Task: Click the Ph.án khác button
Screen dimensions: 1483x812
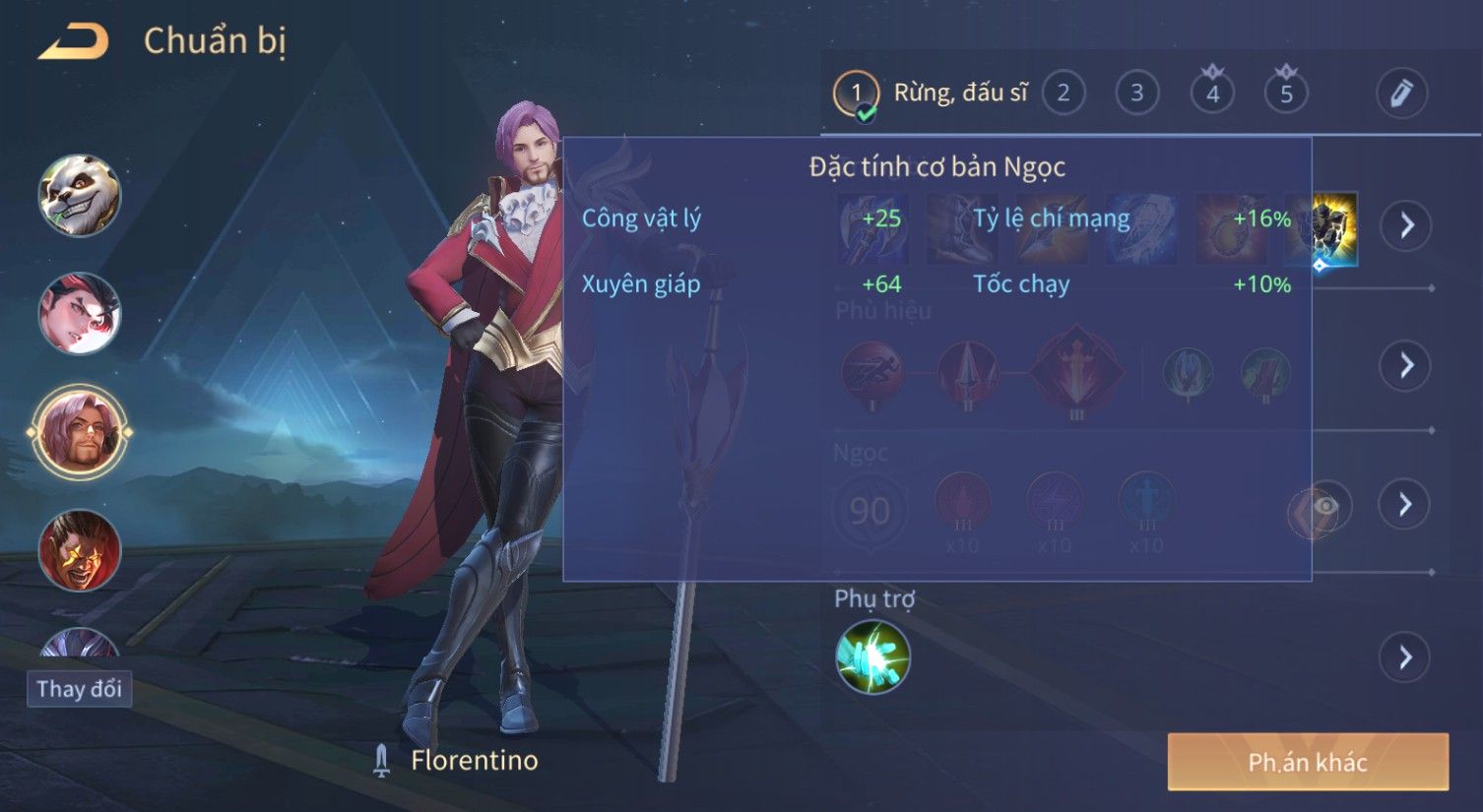Action: 1308,762
